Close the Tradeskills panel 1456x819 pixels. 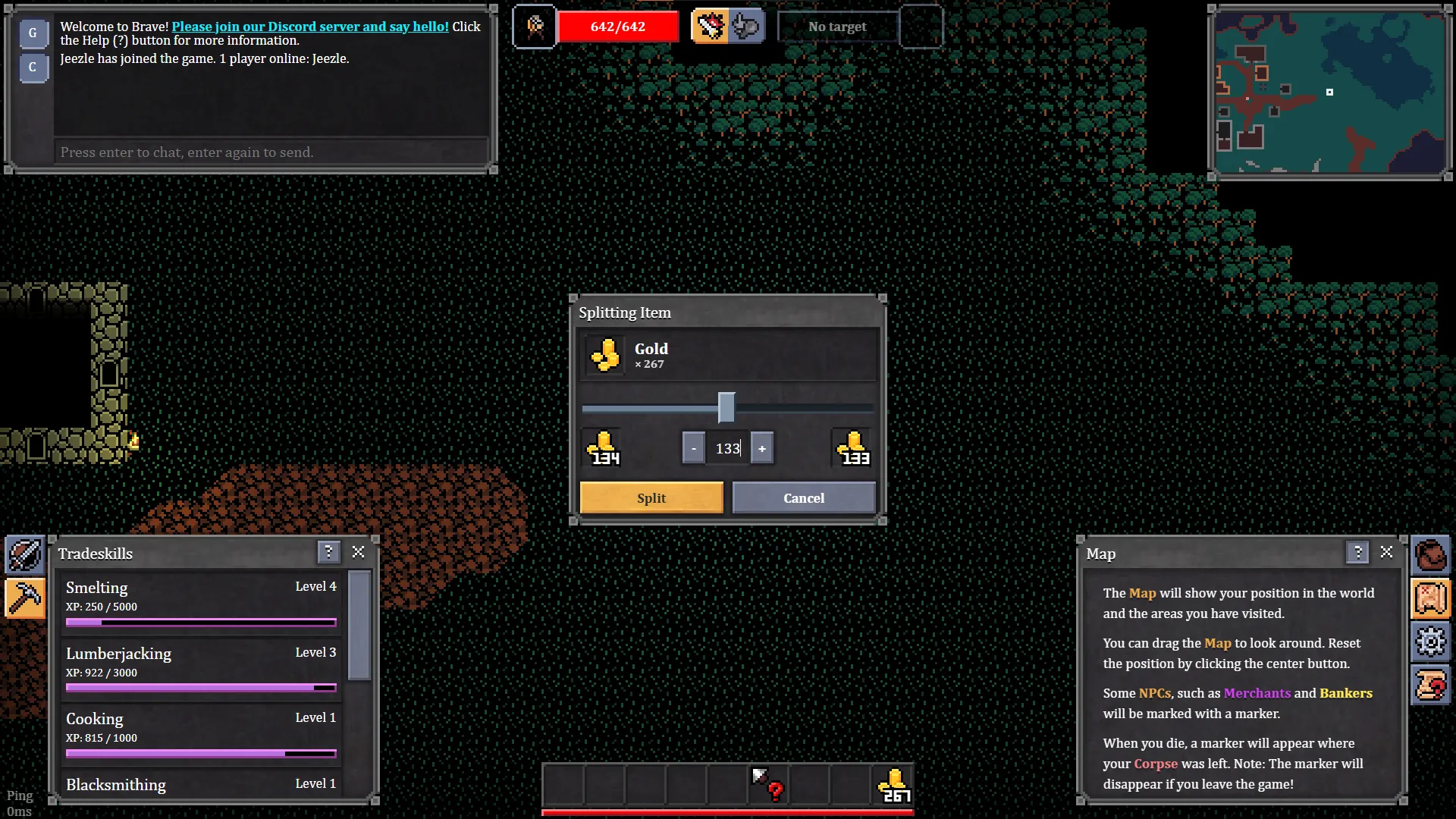(359, 552)
